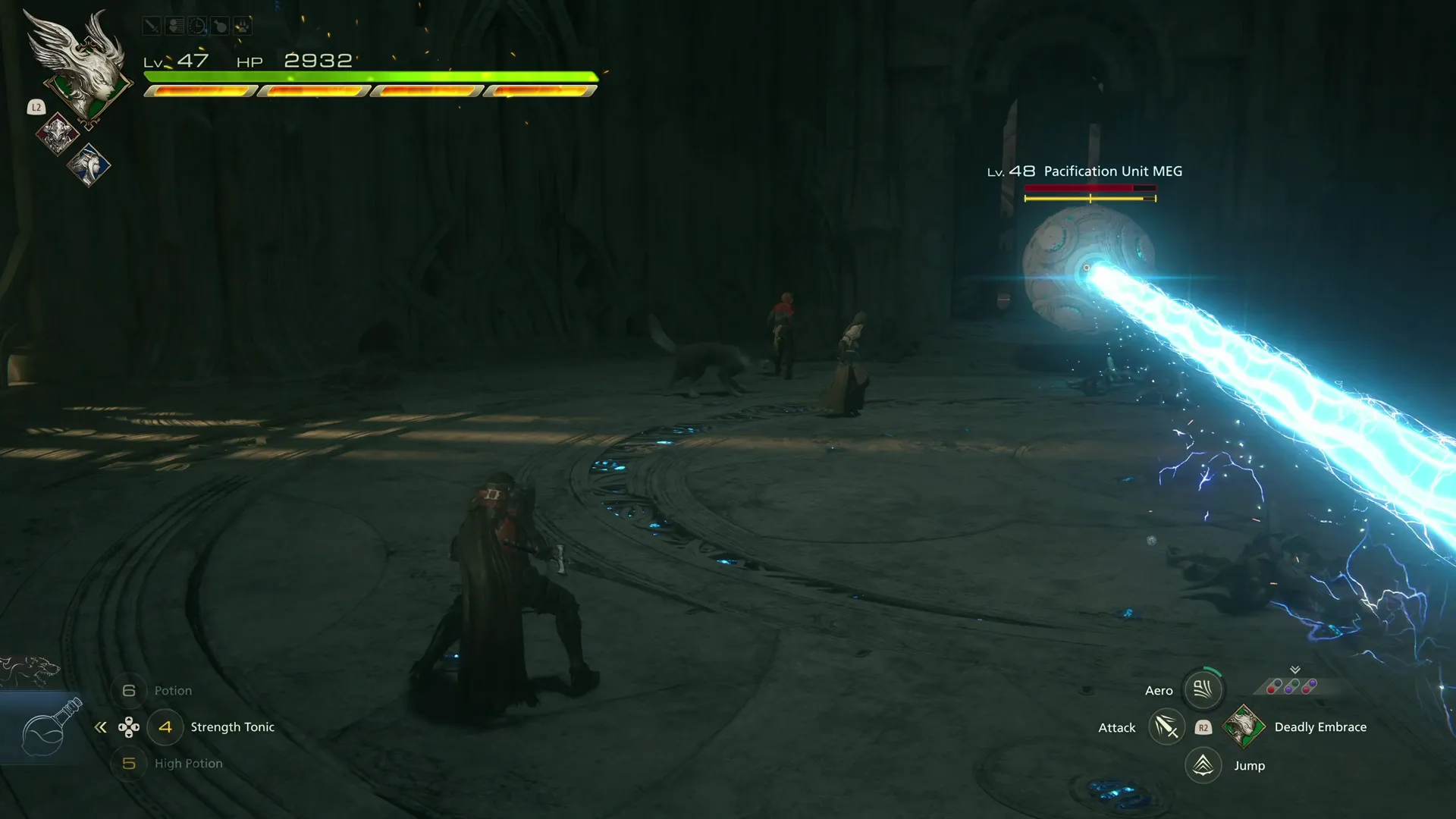Expand the double-chevron above the potion charges

pyautogui.click(x=1294, y=670)
